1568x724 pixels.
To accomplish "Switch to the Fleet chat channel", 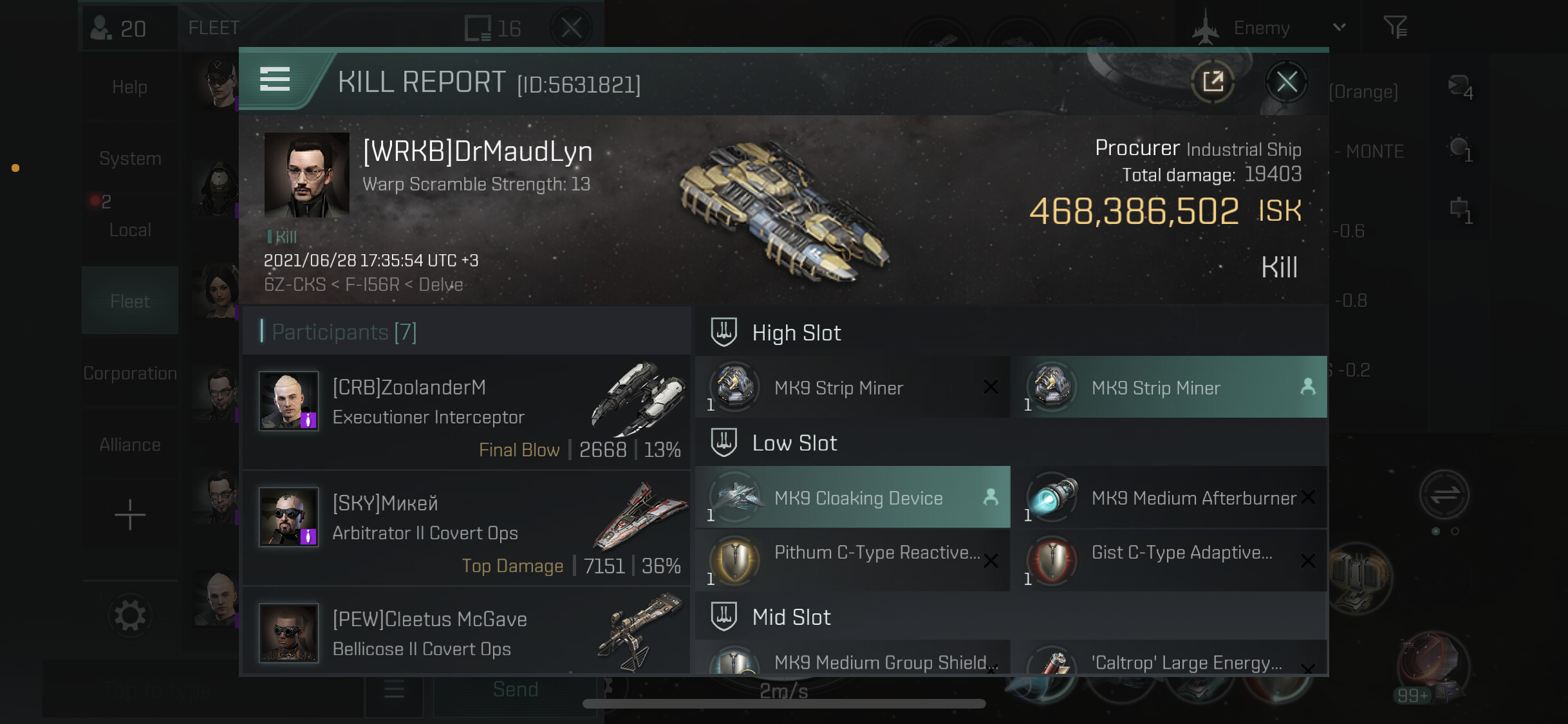I will point(130,301).
